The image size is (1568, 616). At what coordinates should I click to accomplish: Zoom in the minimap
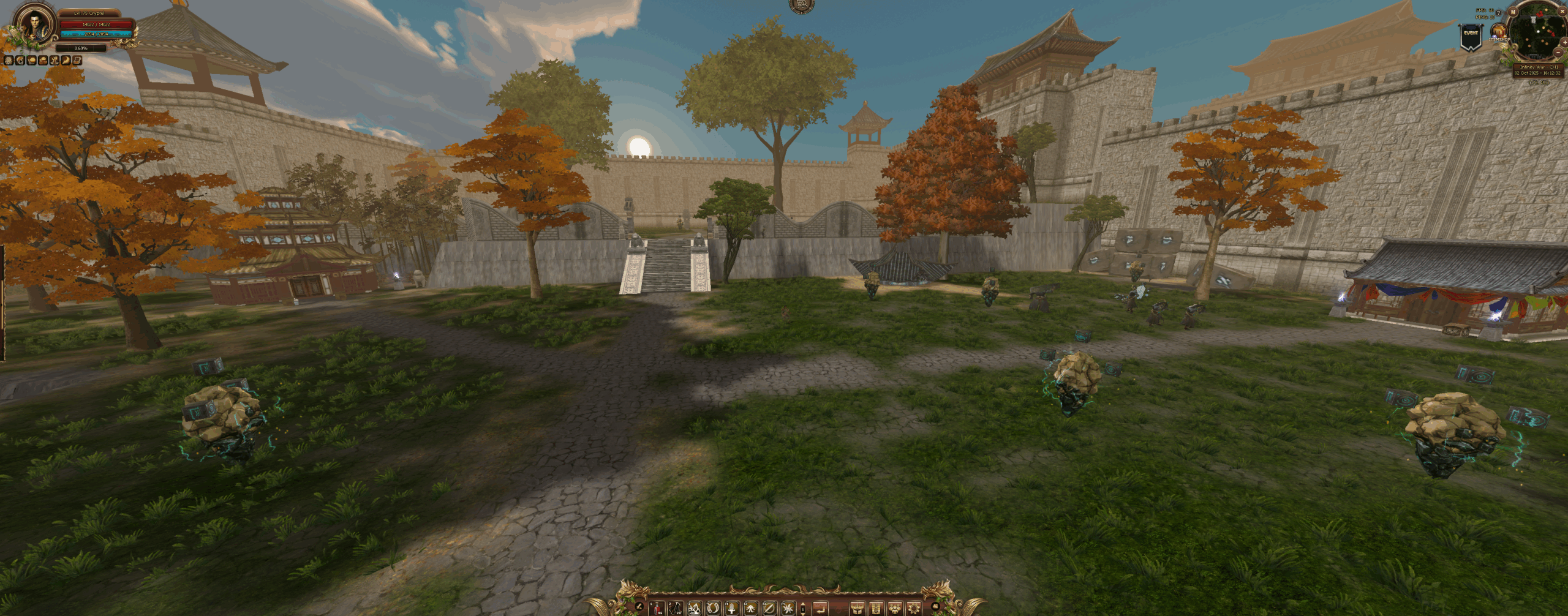(x=1564, y=42)
